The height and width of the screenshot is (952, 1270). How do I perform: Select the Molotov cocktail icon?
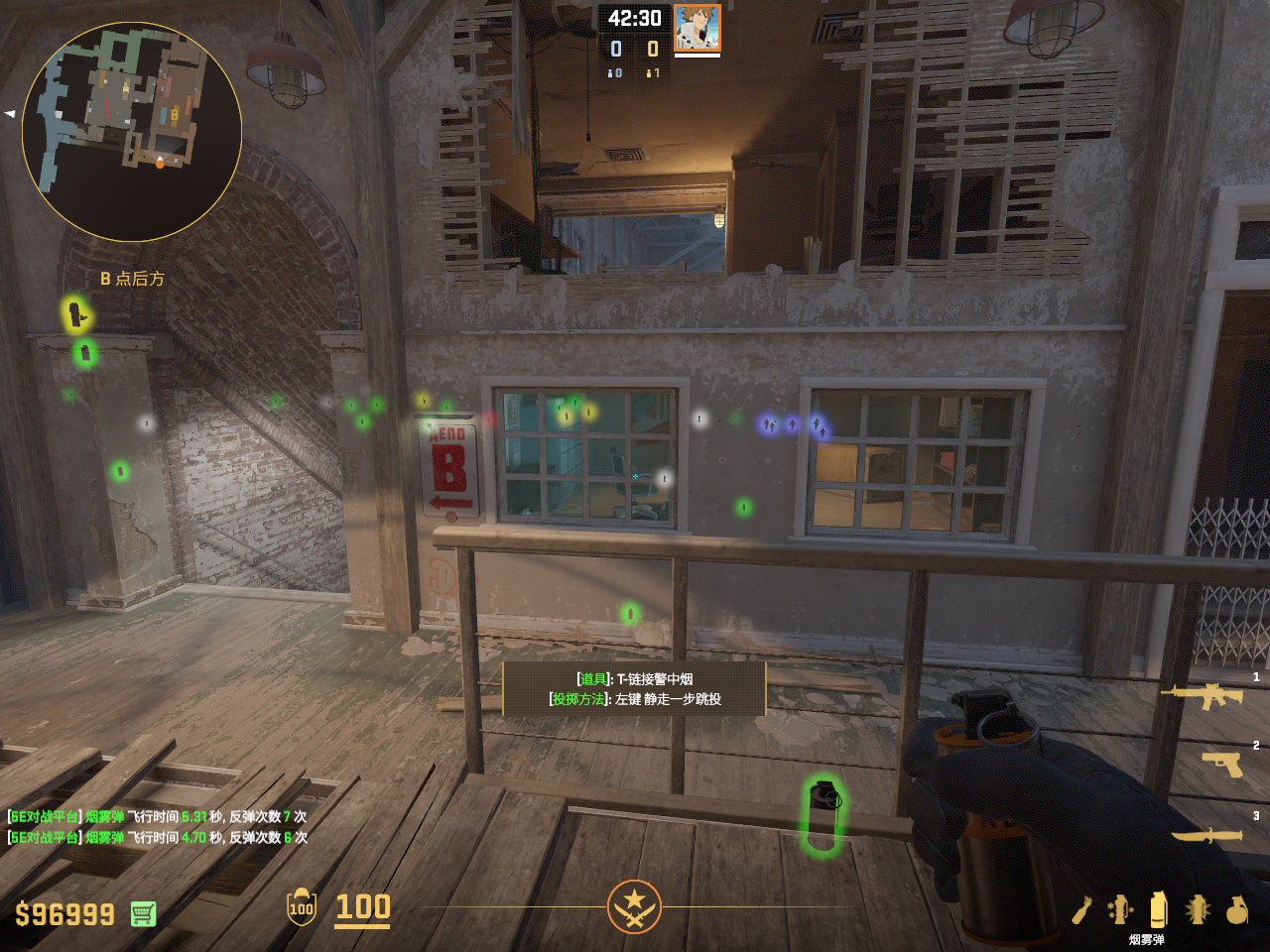tap(1081, 909)
